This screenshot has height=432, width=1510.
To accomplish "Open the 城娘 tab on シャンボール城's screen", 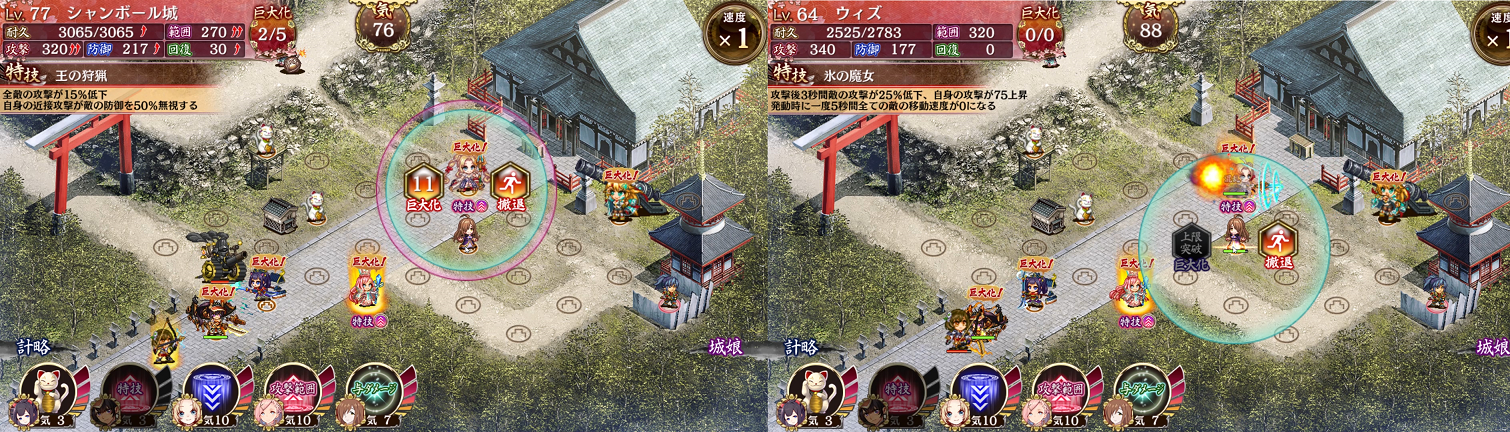I will 726,347.
